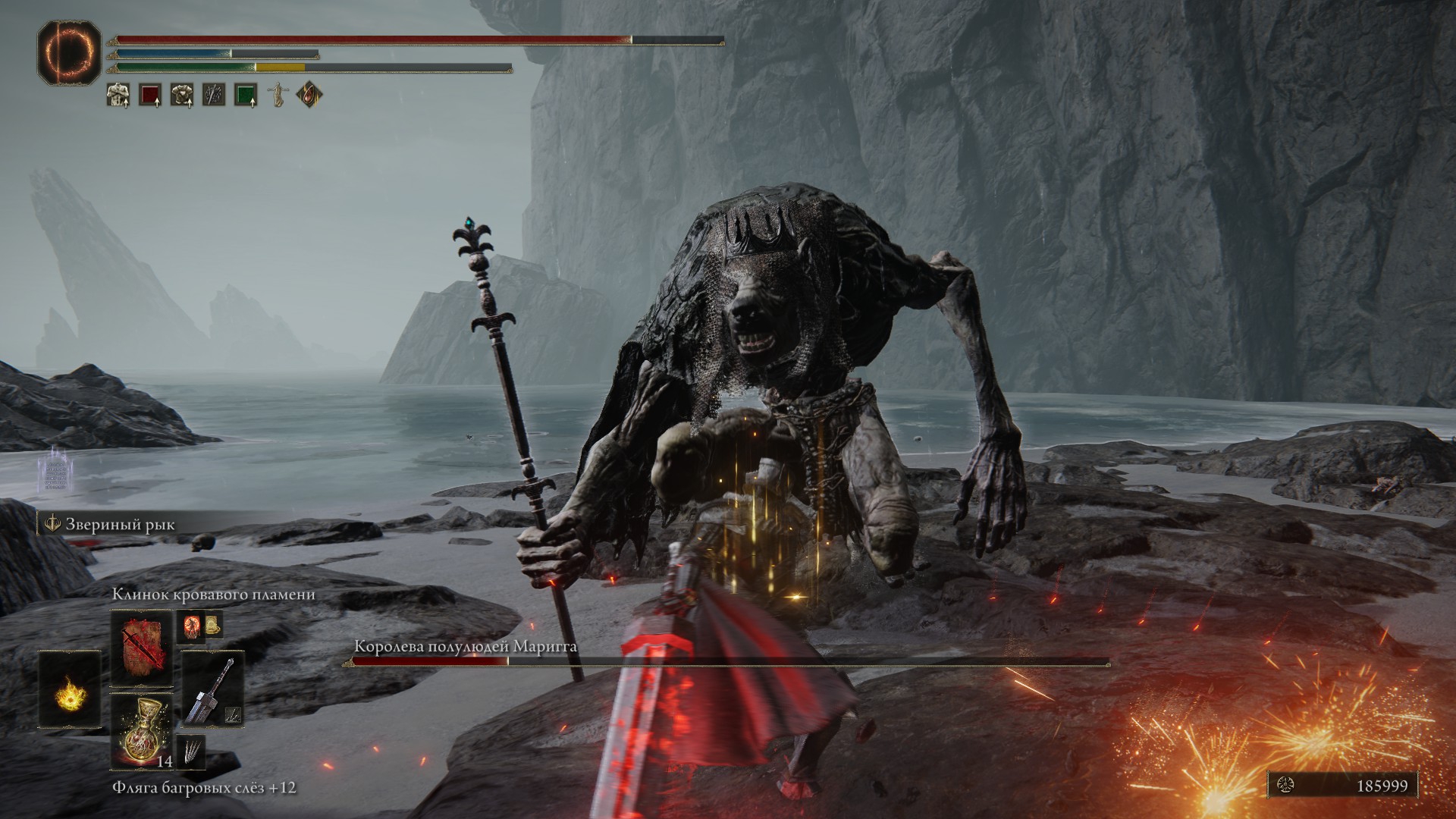
Task: Inspect the armor chestpiece buff icon
Action: (x=182, y=95)
